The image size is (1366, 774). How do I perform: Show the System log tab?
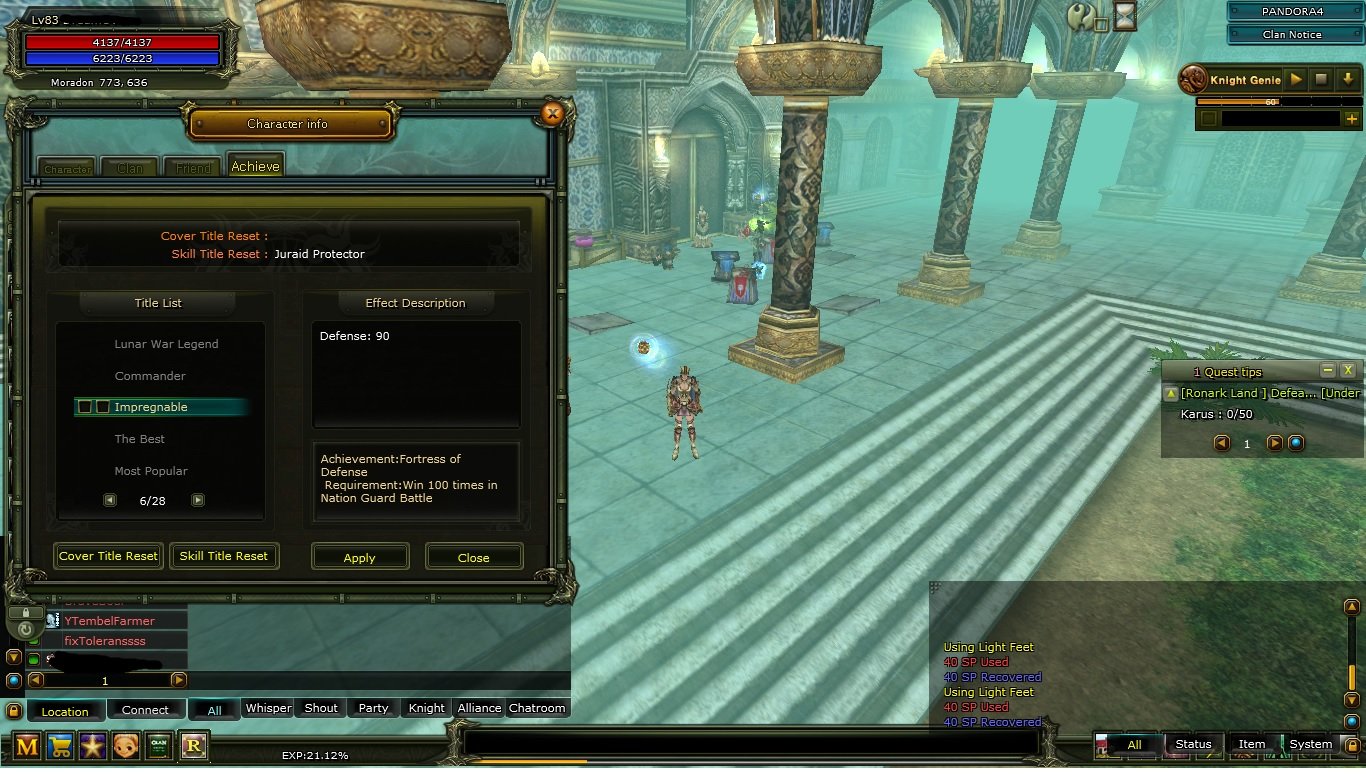click(x=1310, y=744)
